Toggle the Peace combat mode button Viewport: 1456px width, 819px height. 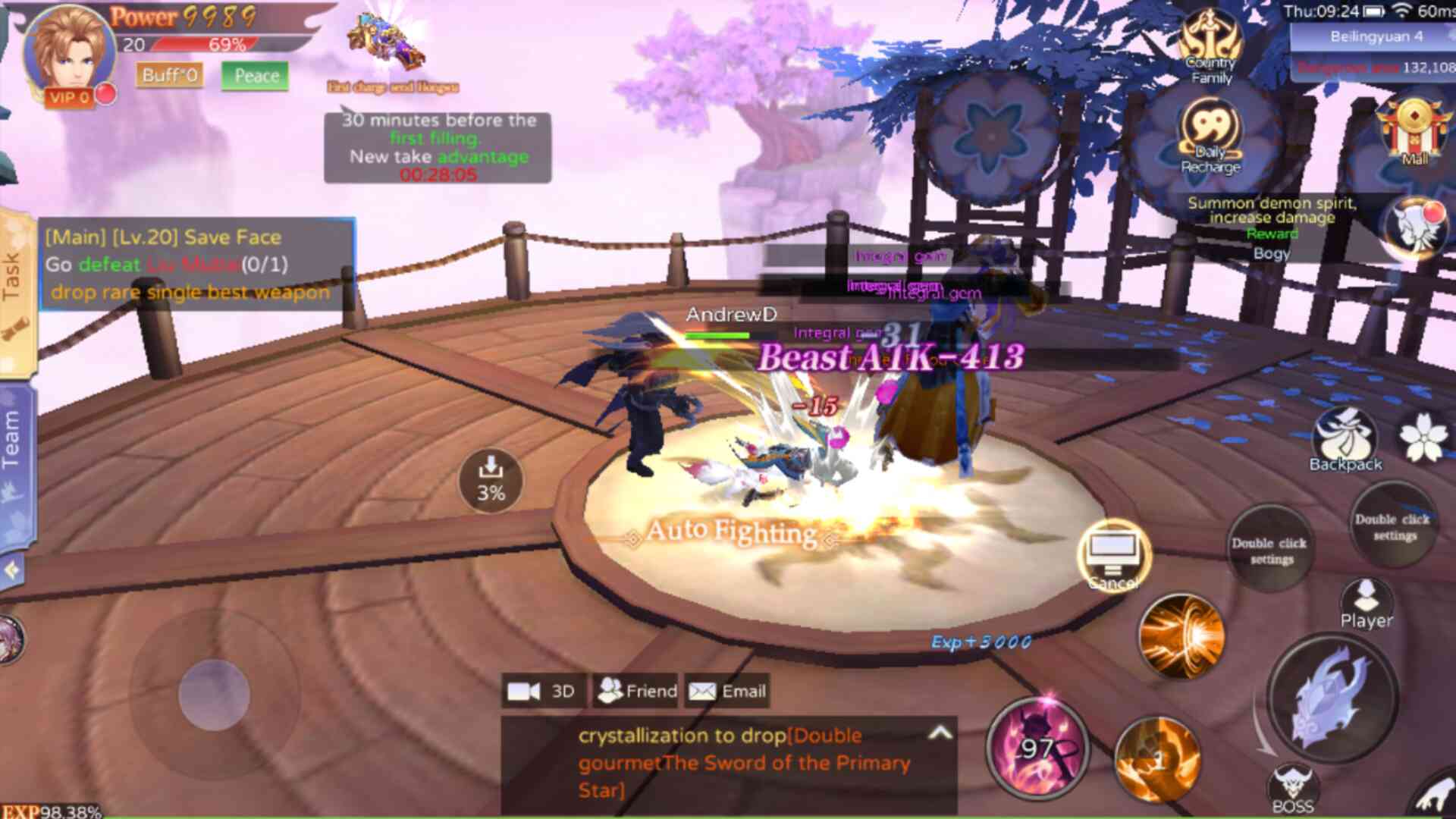tap(256, 76)
